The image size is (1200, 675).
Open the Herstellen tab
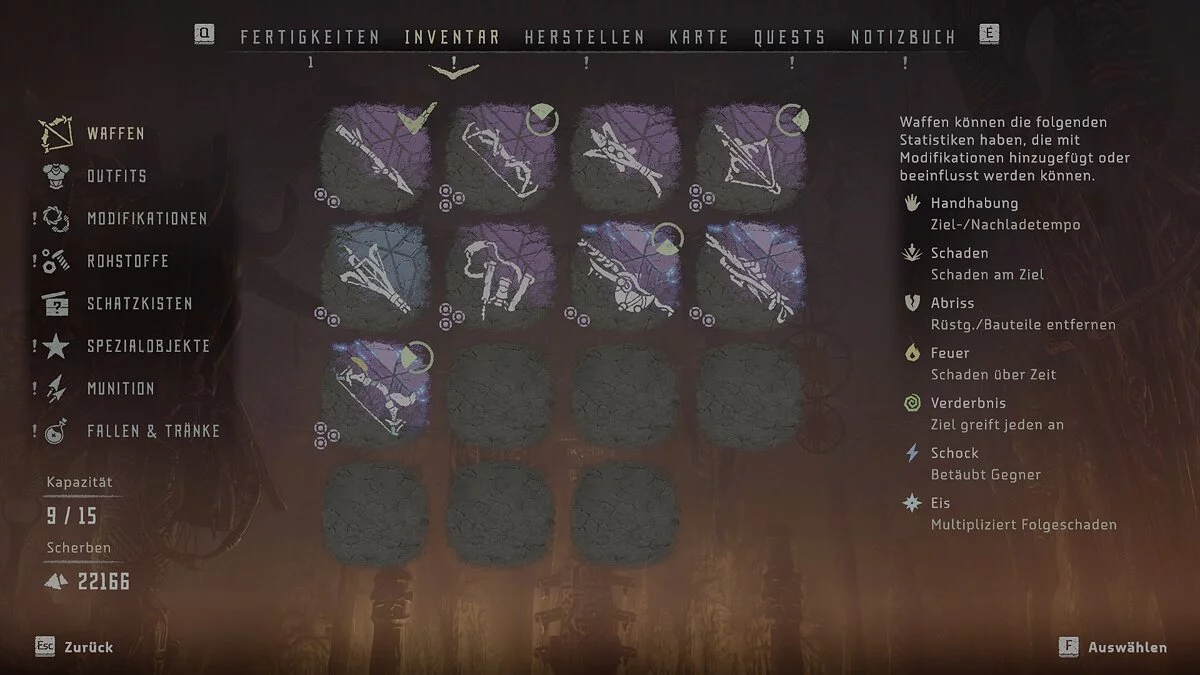pyautogui.click(x=585, y=38)
